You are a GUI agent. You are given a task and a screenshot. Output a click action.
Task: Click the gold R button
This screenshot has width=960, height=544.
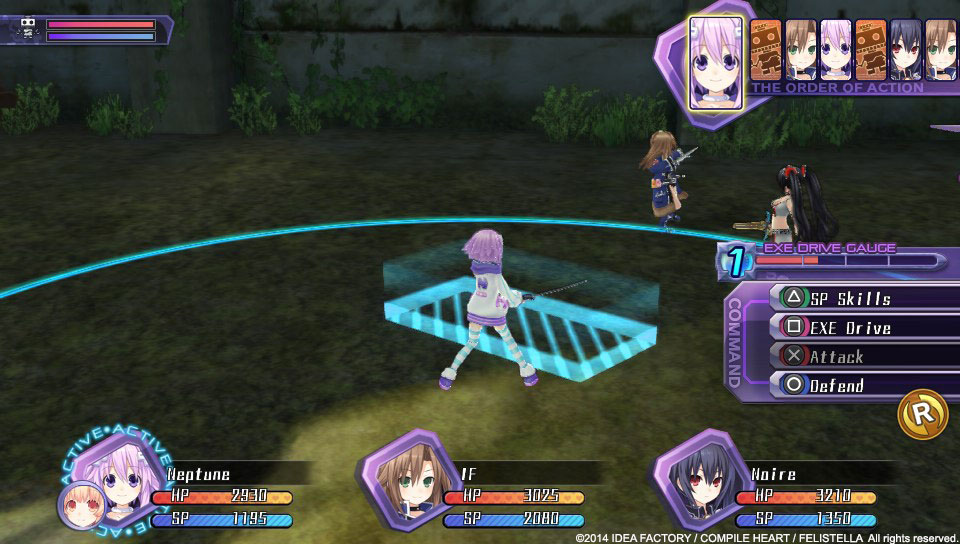[x=922, y=413]
